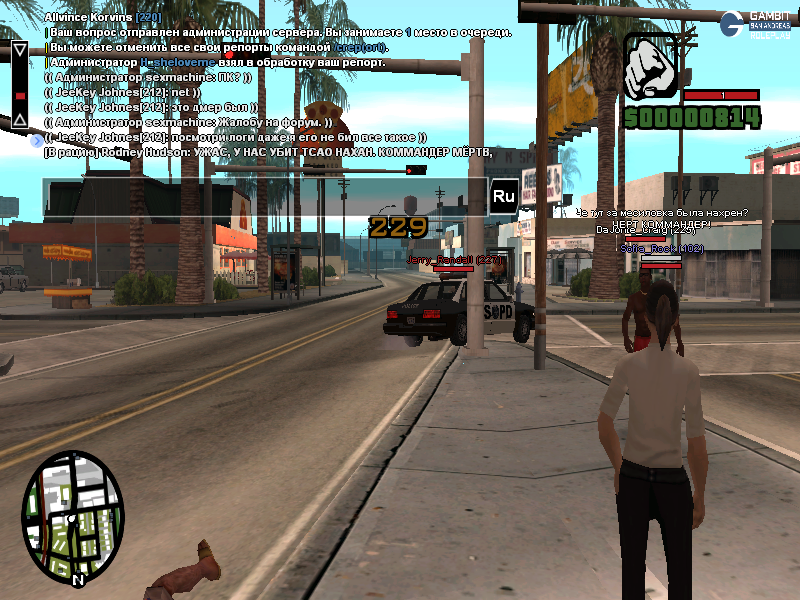Toggle the Ru keyboard language indicator
Image resolution: width=800 pixels, height=600 pixels.
(x=503, y=196)
